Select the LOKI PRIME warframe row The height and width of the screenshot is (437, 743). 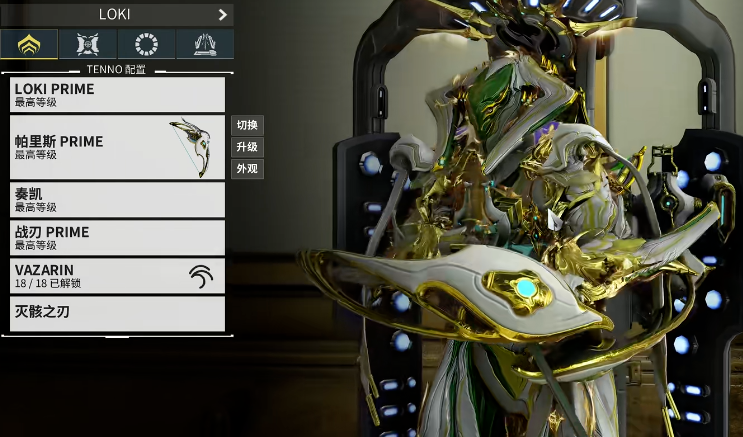click(117, 95)
